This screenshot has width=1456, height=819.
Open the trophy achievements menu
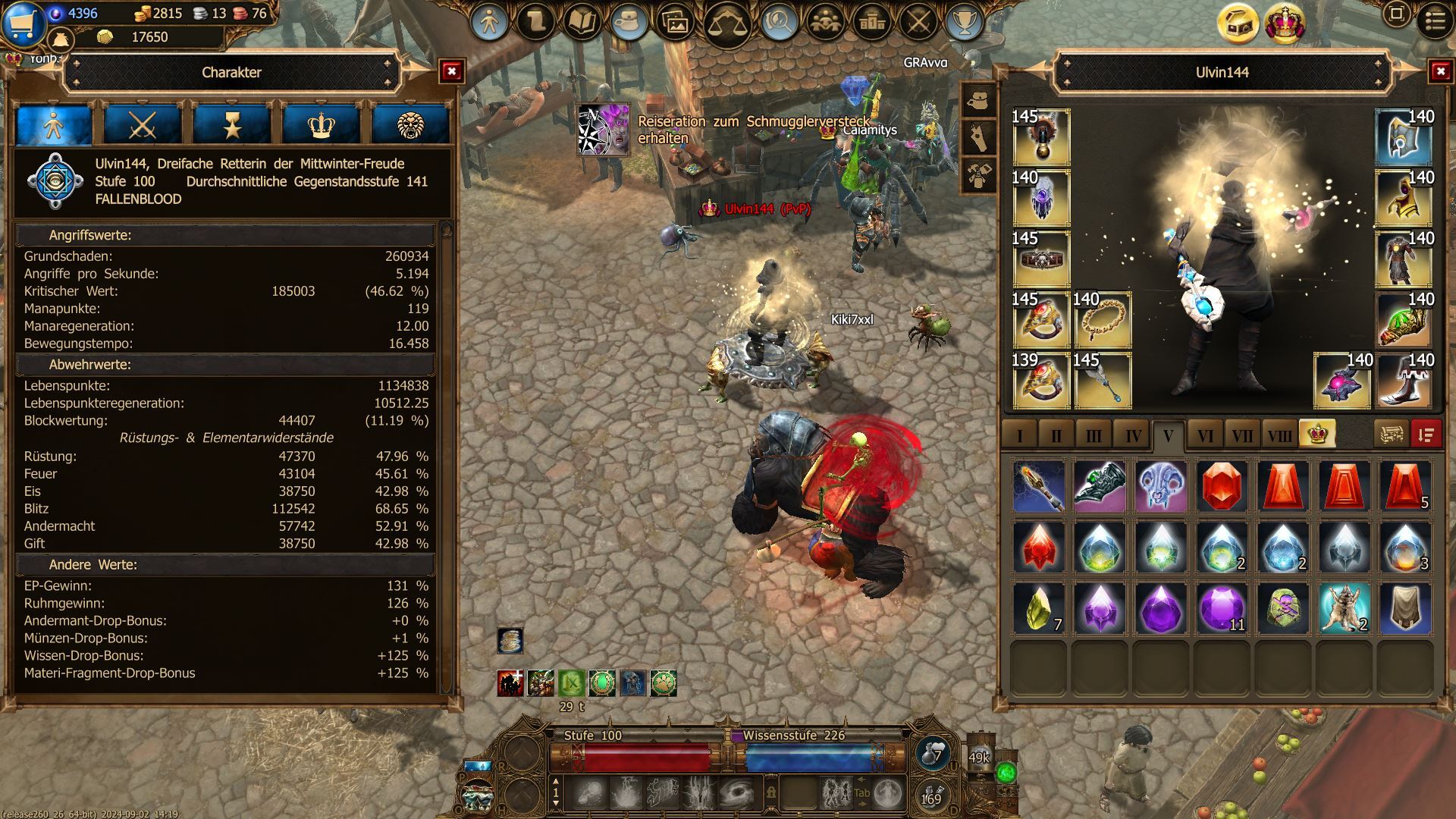click(x=964, y=23)
